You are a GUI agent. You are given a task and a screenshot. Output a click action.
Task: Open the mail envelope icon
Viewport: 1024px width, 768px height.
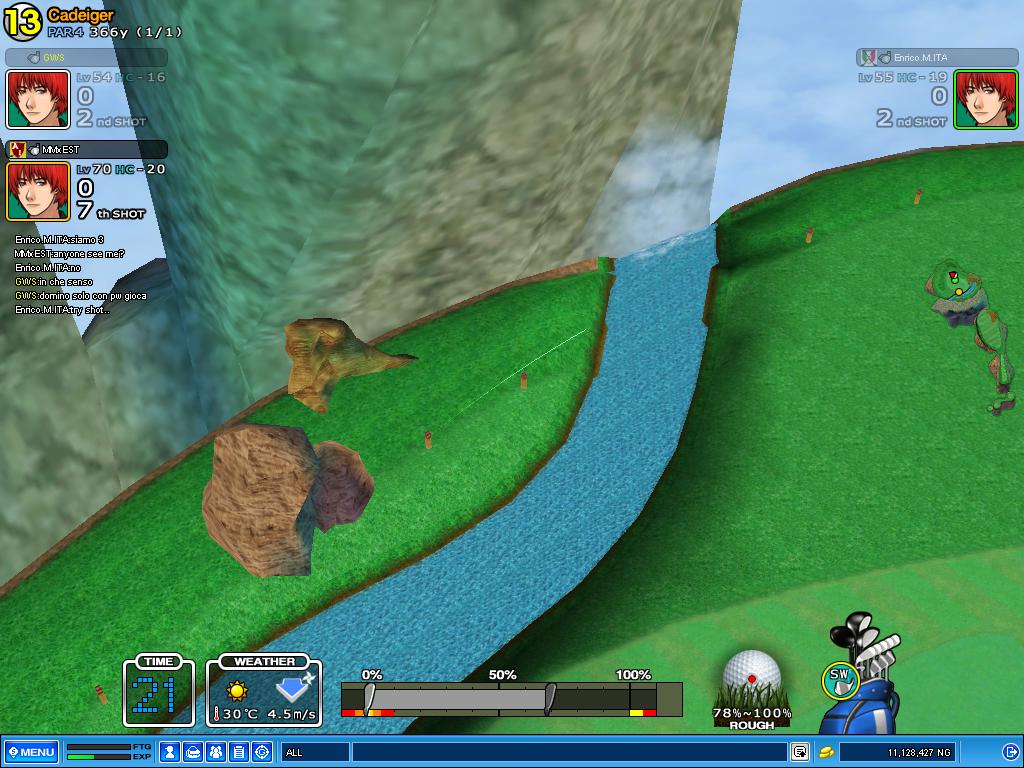click(194, 752)
